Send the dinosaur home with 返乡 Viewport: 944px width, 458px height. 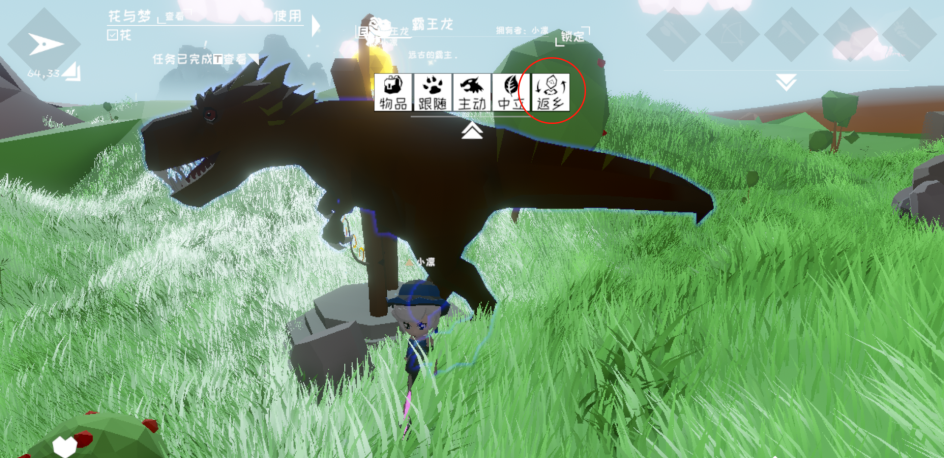coord(551,92)
